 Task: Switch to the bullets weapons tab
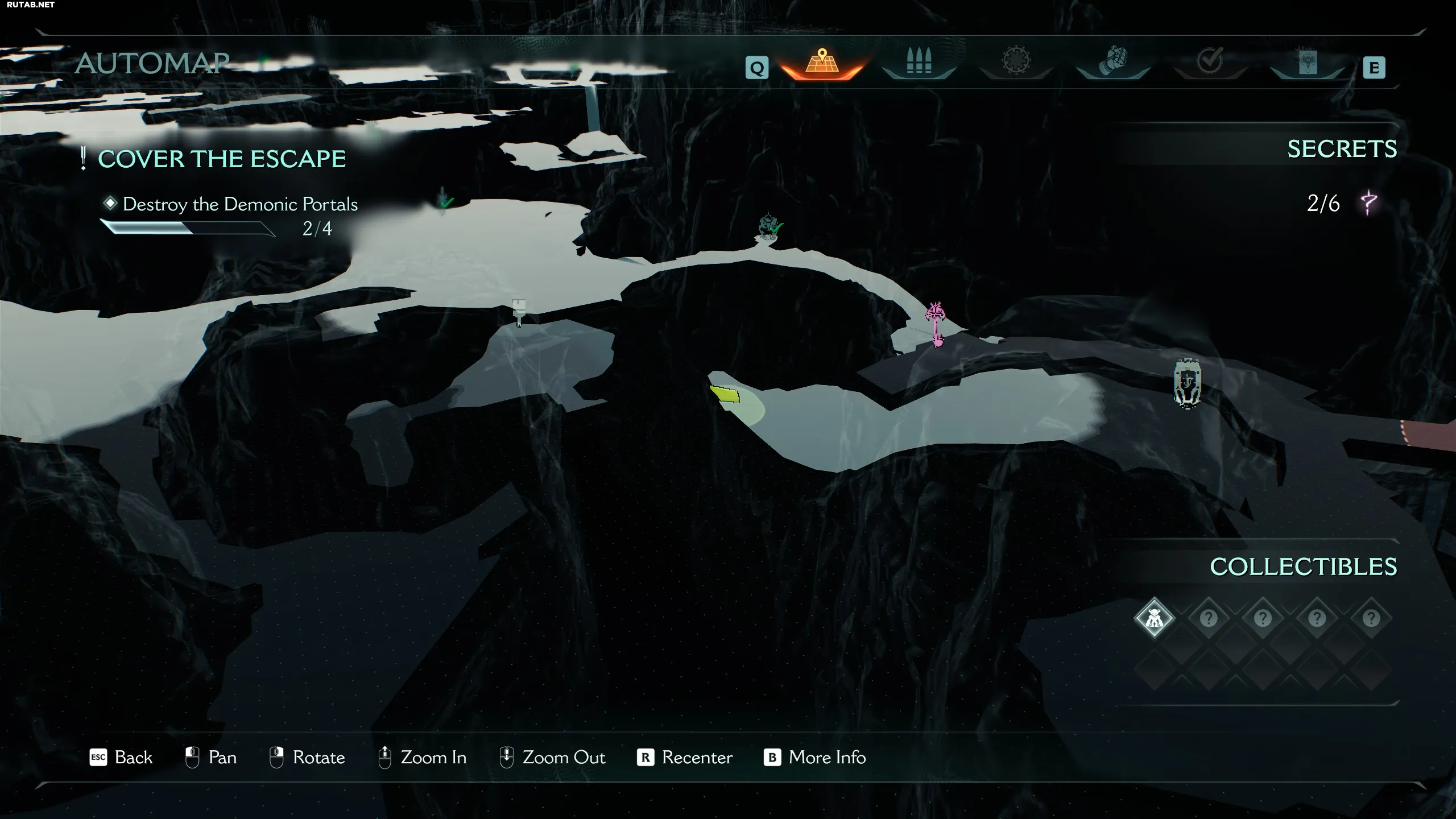[919, 63]
